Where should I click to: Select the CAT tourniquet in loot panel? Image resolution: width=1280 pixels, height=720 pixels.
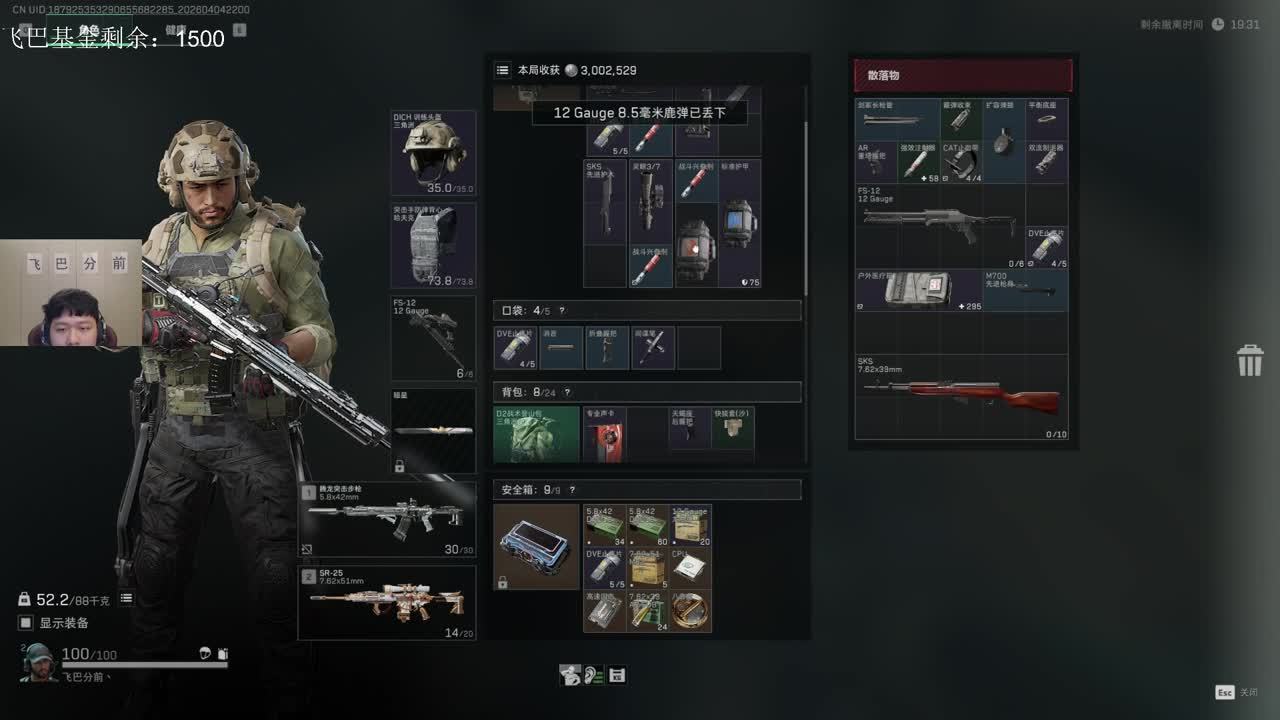point(961,162)
